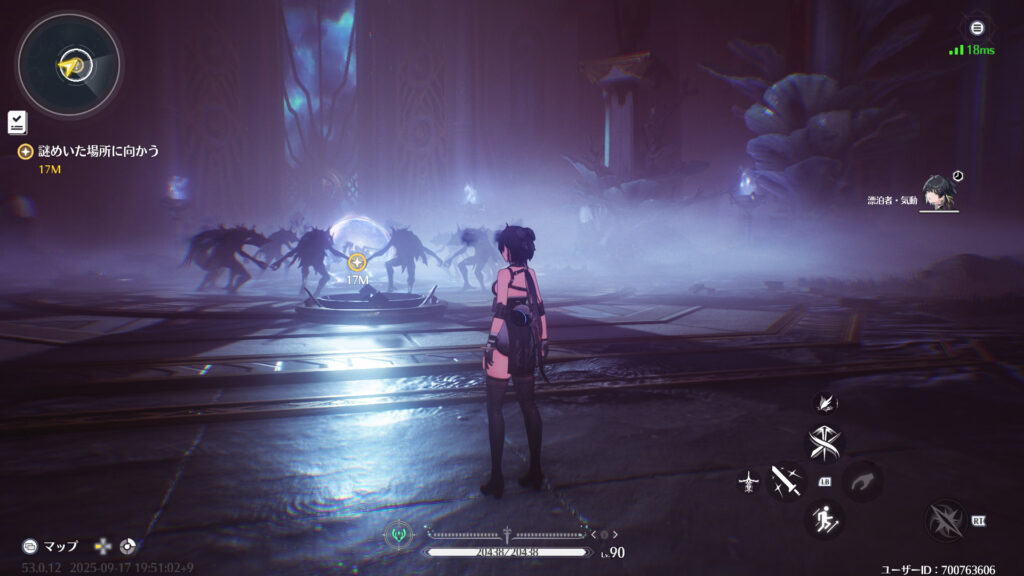Click the small hanging sword icon
The image size is (1024, 576).
748,482
